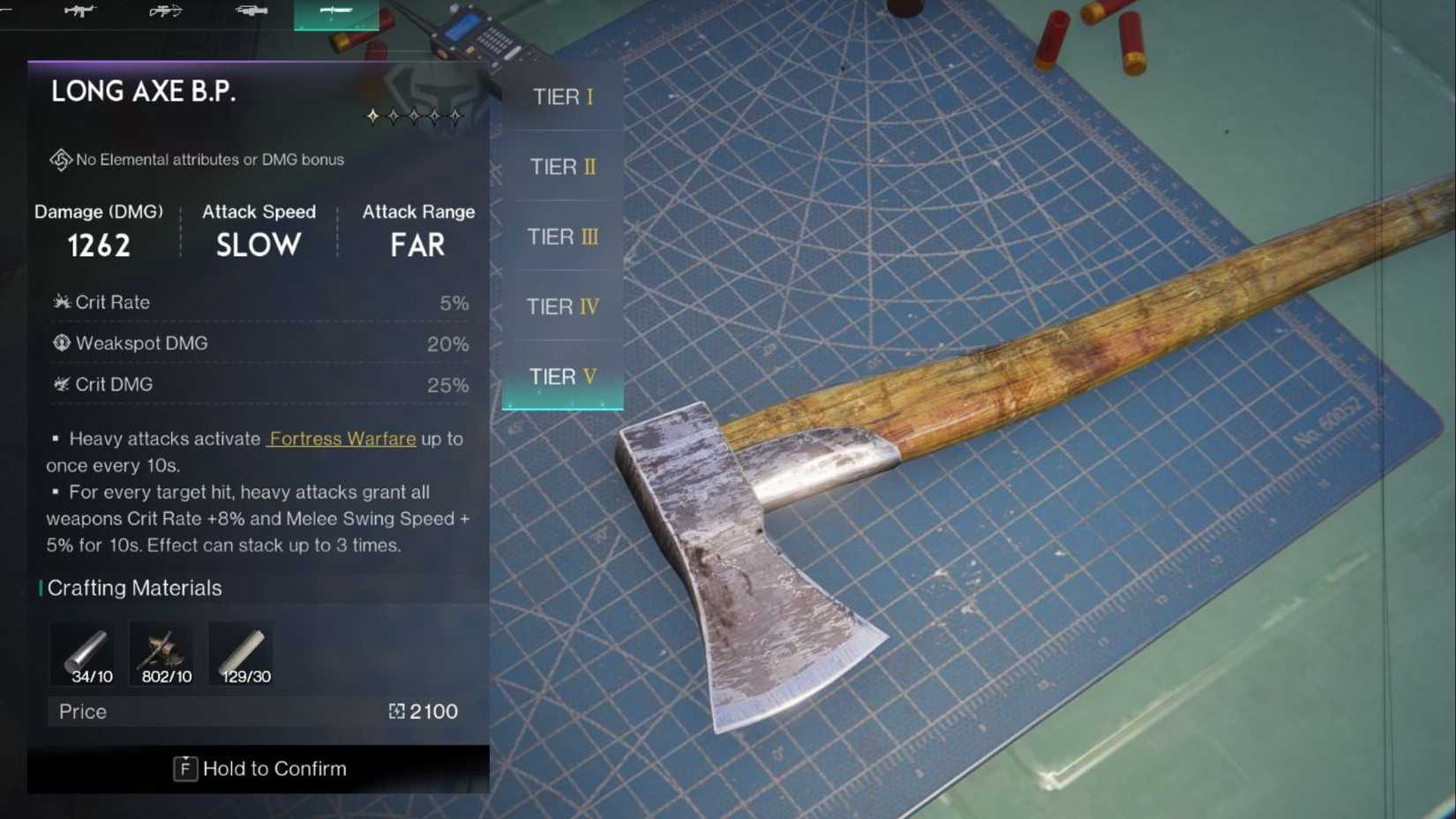Switch to Tier III
Image resolution: width=1456 pixels, height=819 pixels.
pyautogui.click(x=562, y=237)
